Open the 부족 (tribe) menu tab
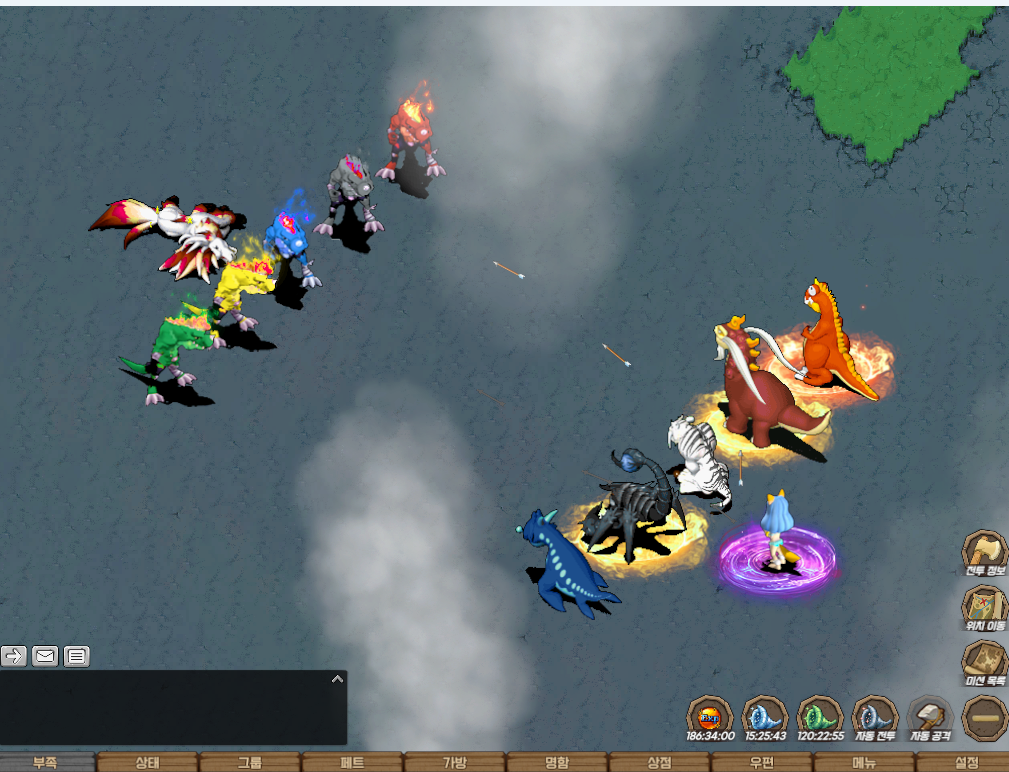The height and width of the screenshot is (772, 1009). coord(46,762)
